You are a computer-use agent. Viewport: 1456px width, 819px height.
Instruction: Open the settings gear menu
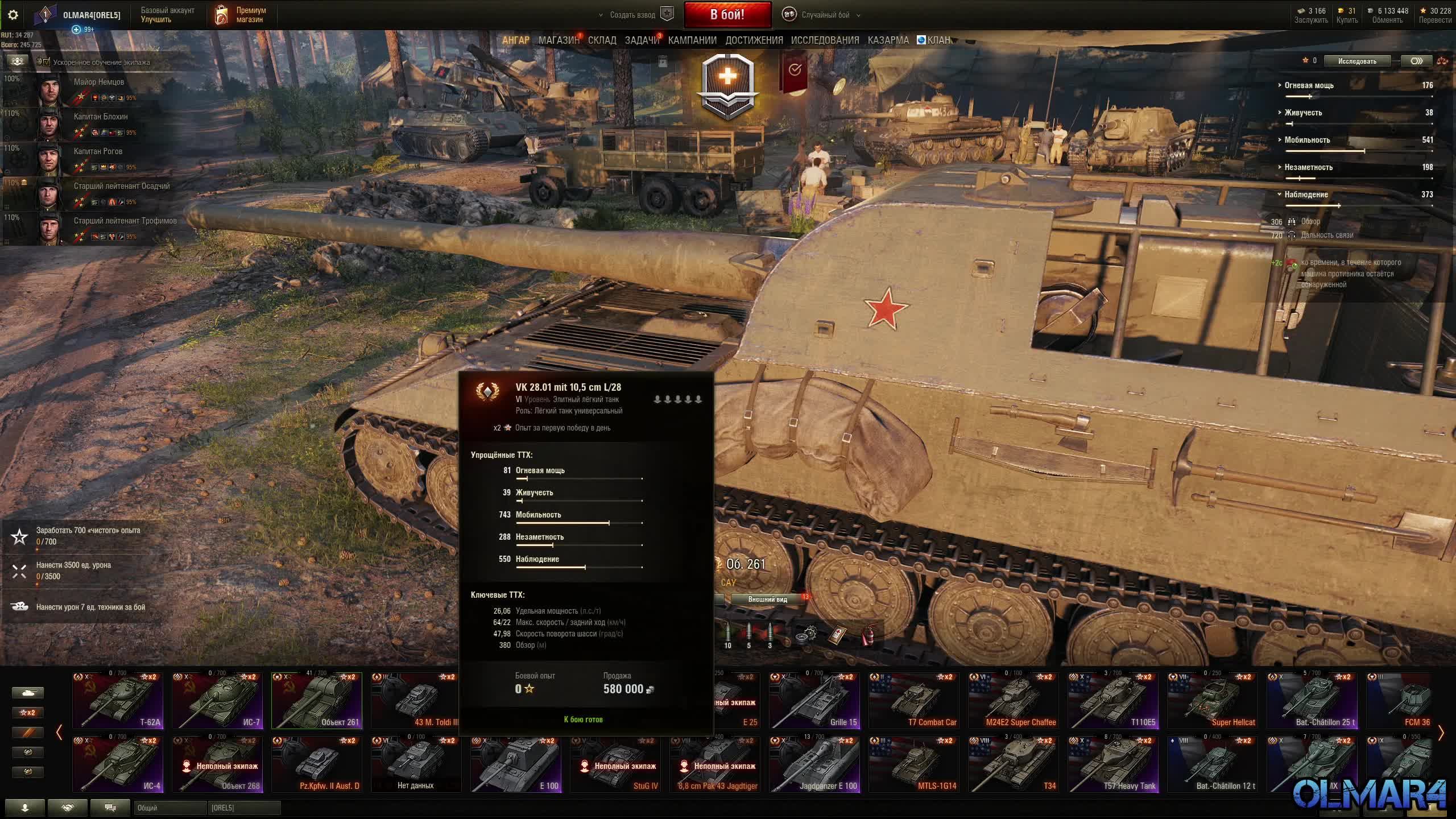(x=13, y=15)
